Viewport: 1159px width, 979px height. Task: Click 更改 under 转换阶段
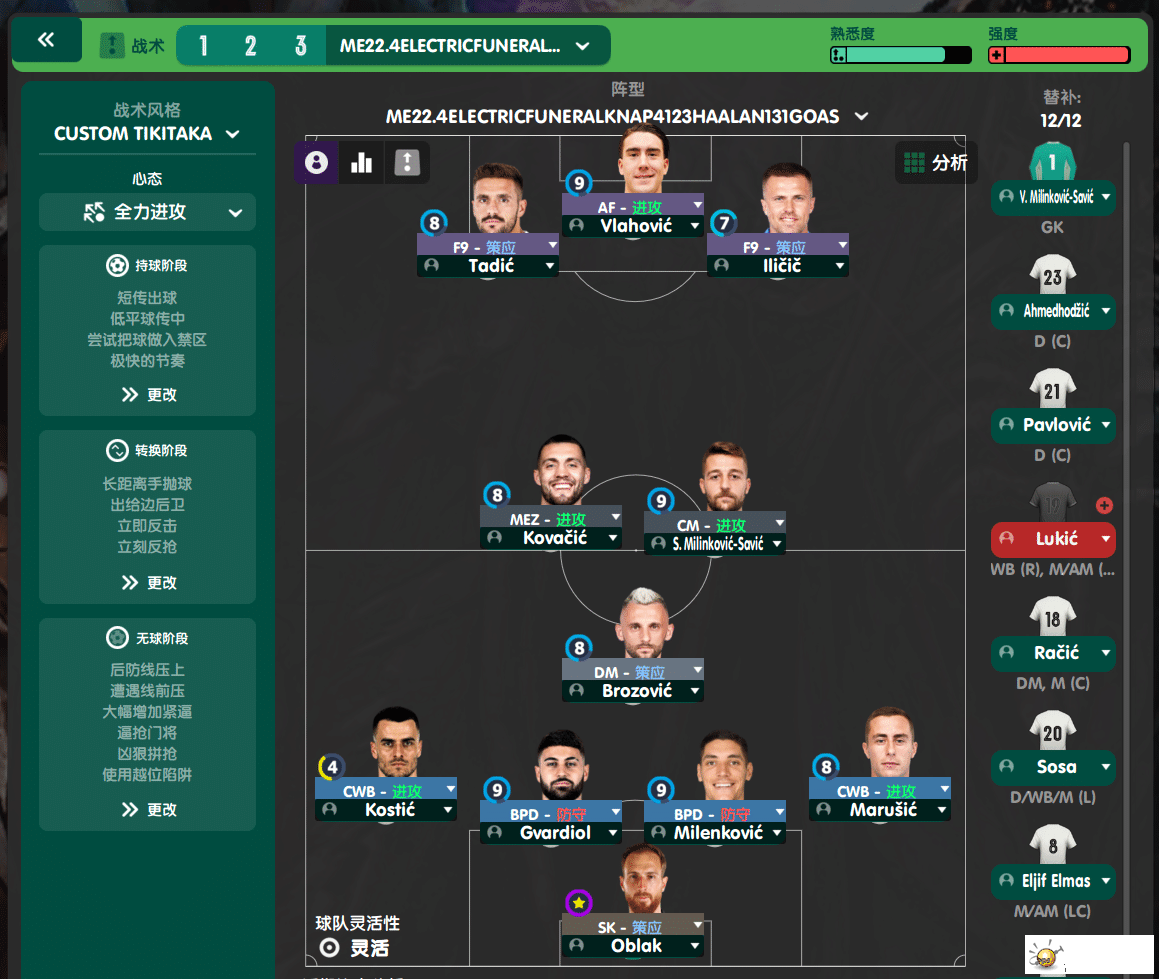point(148,582)
